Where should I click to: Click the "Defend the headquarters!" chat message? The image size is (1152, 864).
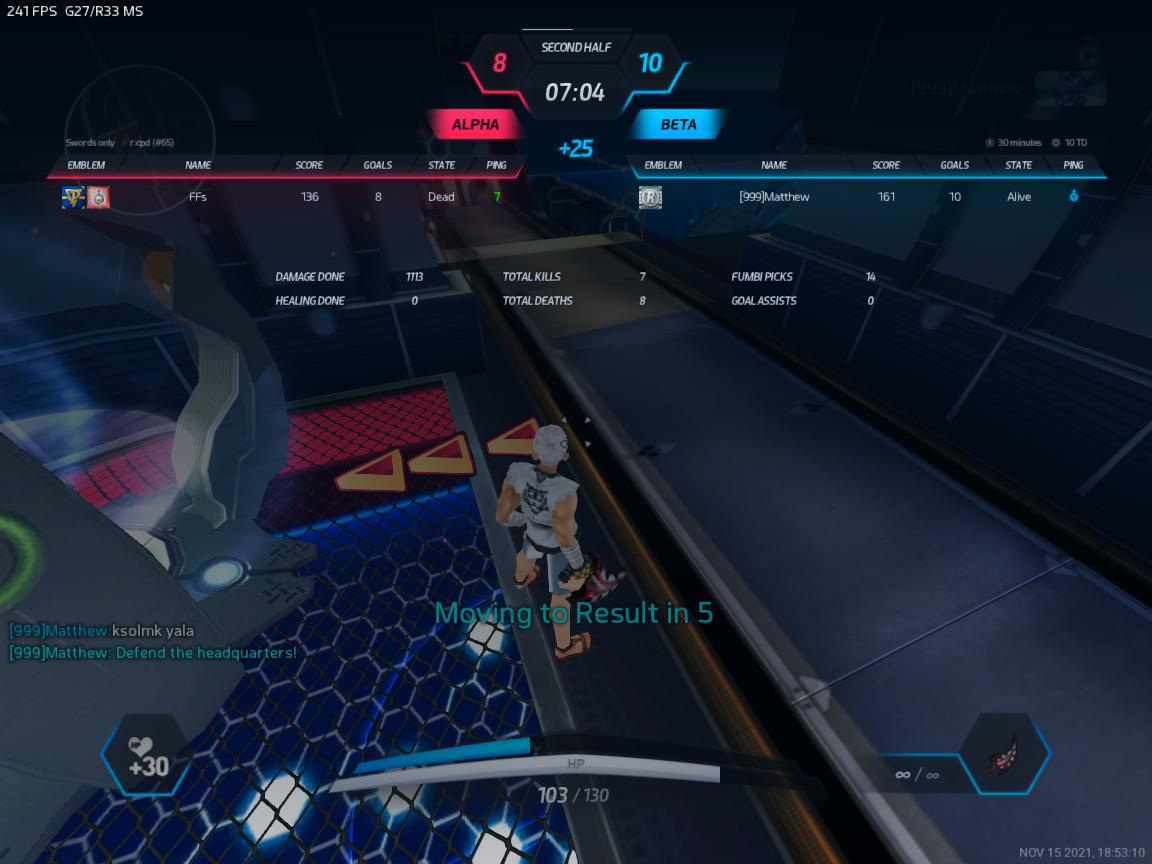point(153,653)
